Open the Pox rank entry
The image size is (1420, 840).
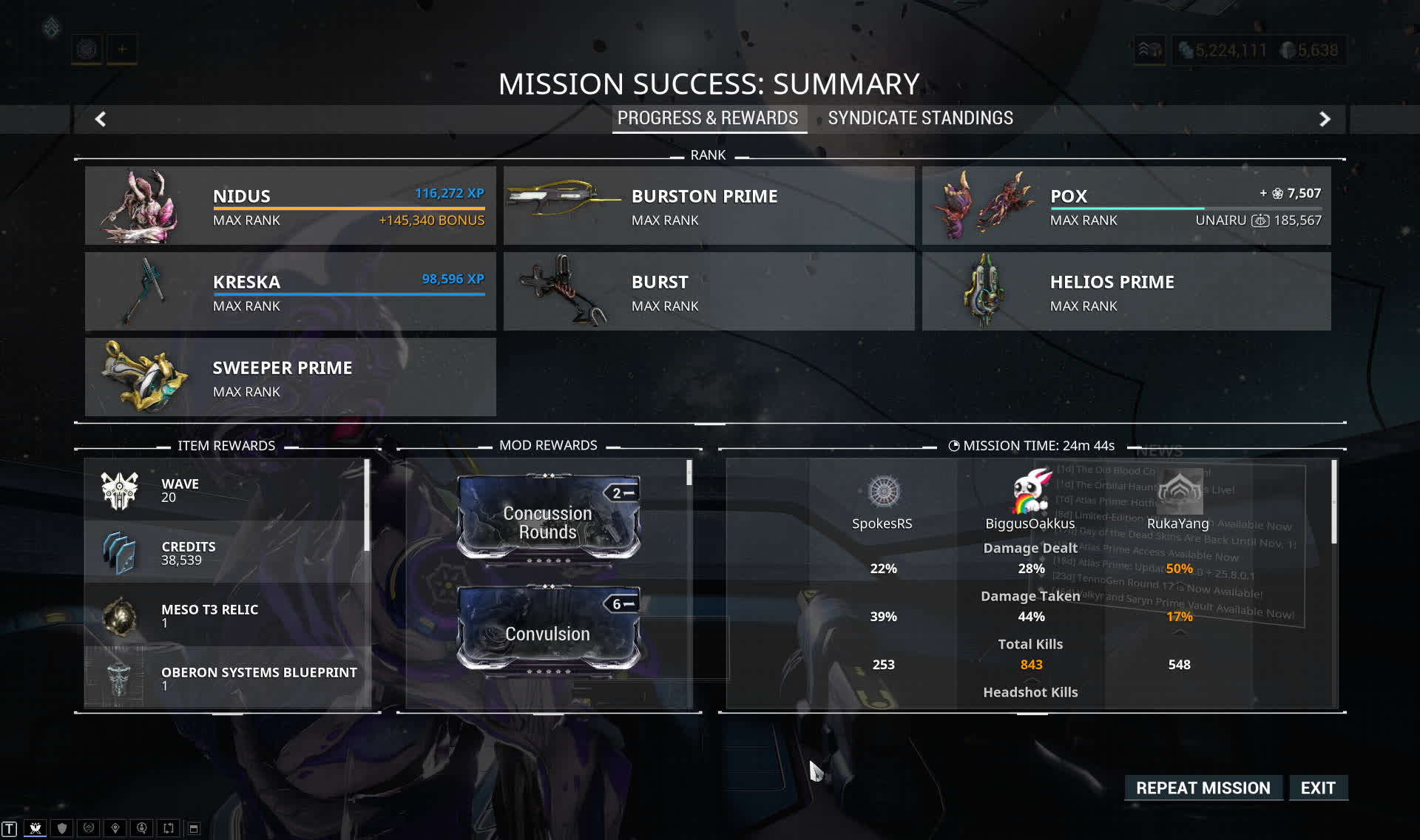click(x=1126, y=206)
